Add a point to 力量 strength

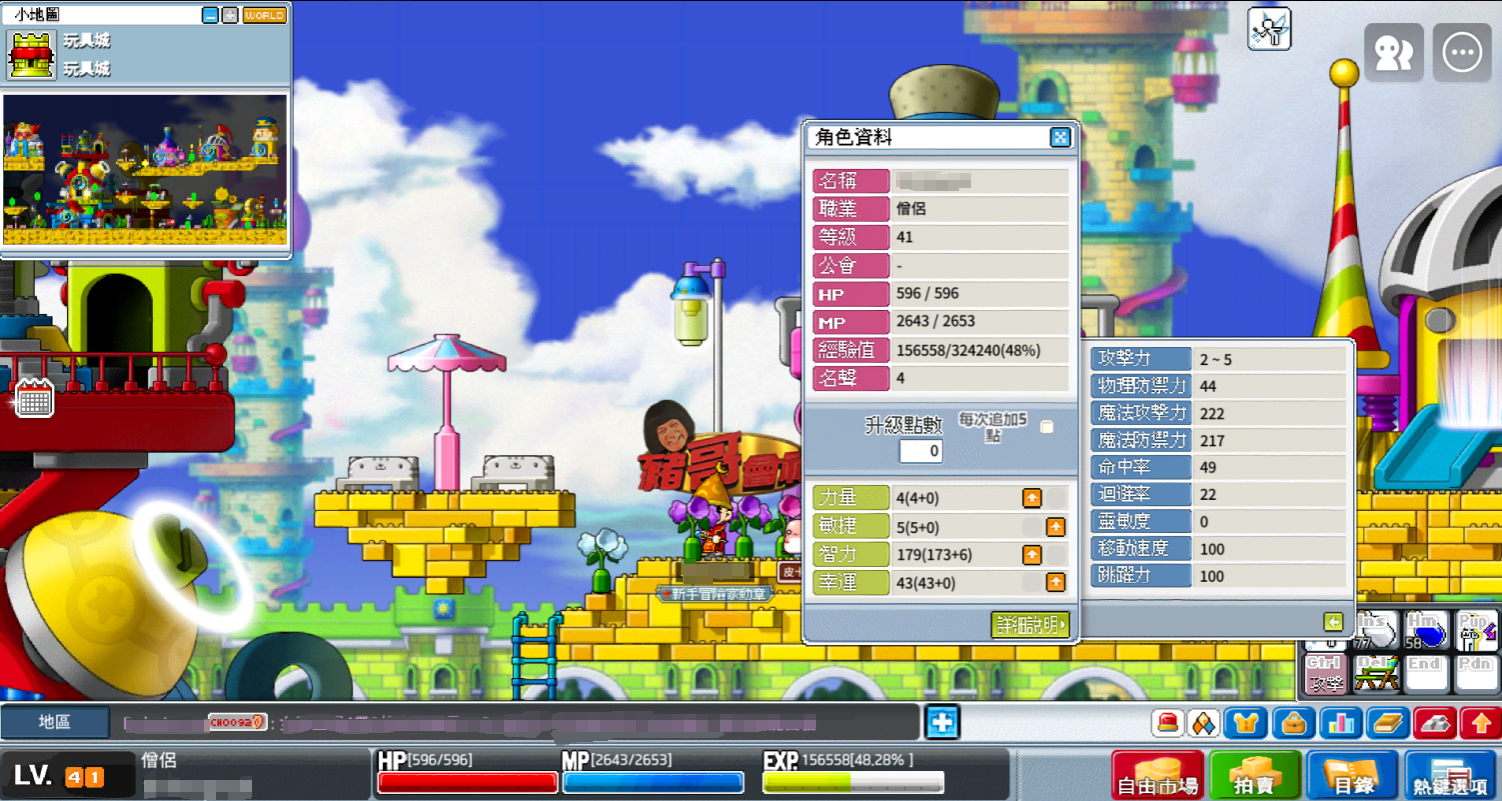point(1031,498)
